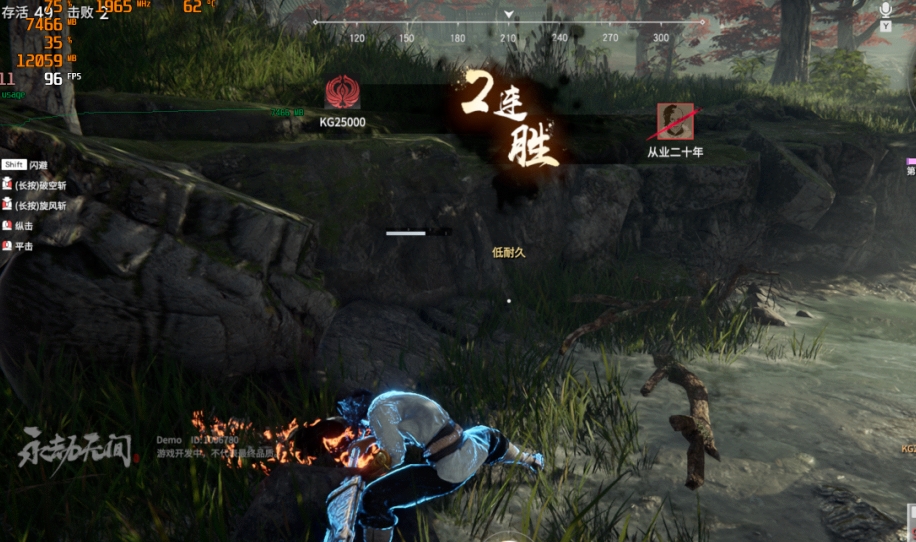916x542 pixels.
Task: Click the crossed-out 从业二十年 player avatar
Action: point(675,121)
